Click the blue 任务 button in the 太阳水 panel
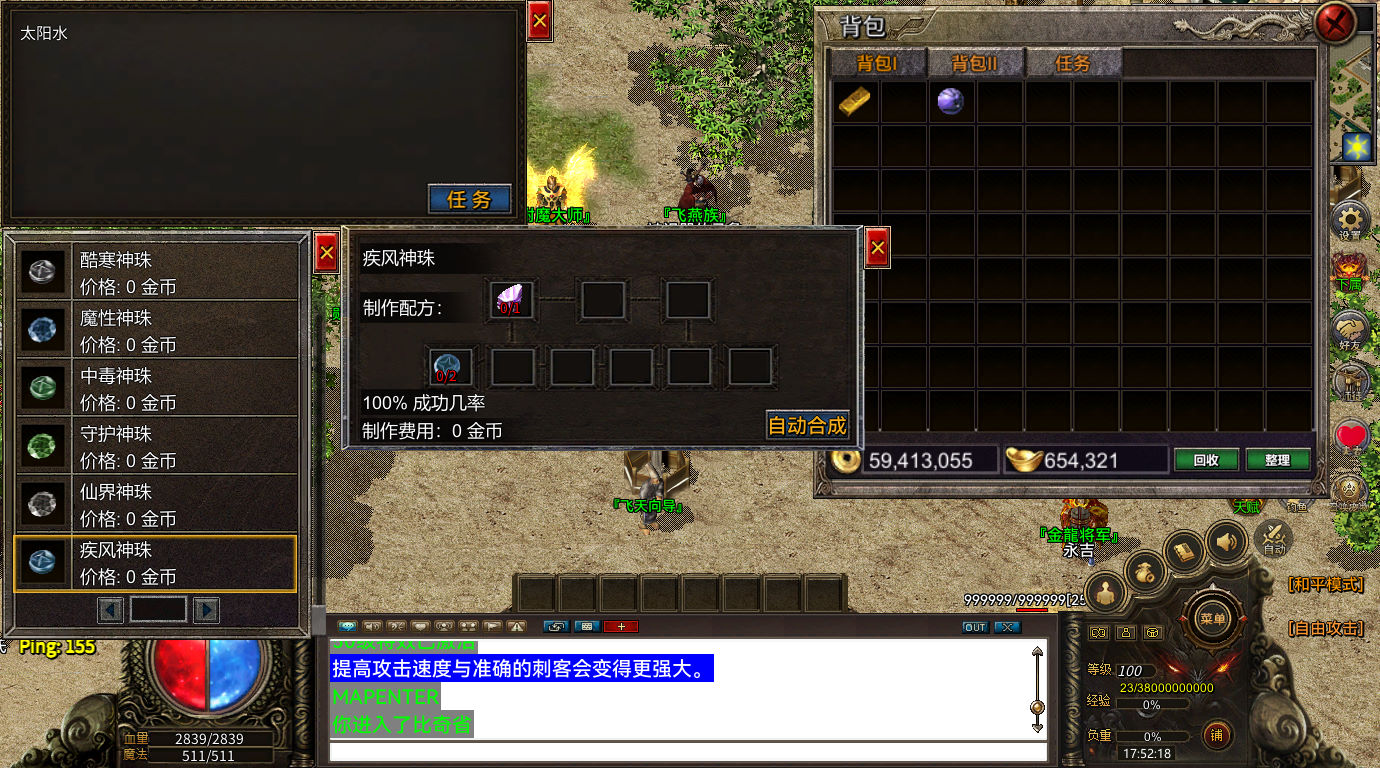1380x768 pixels. (469, 199)
